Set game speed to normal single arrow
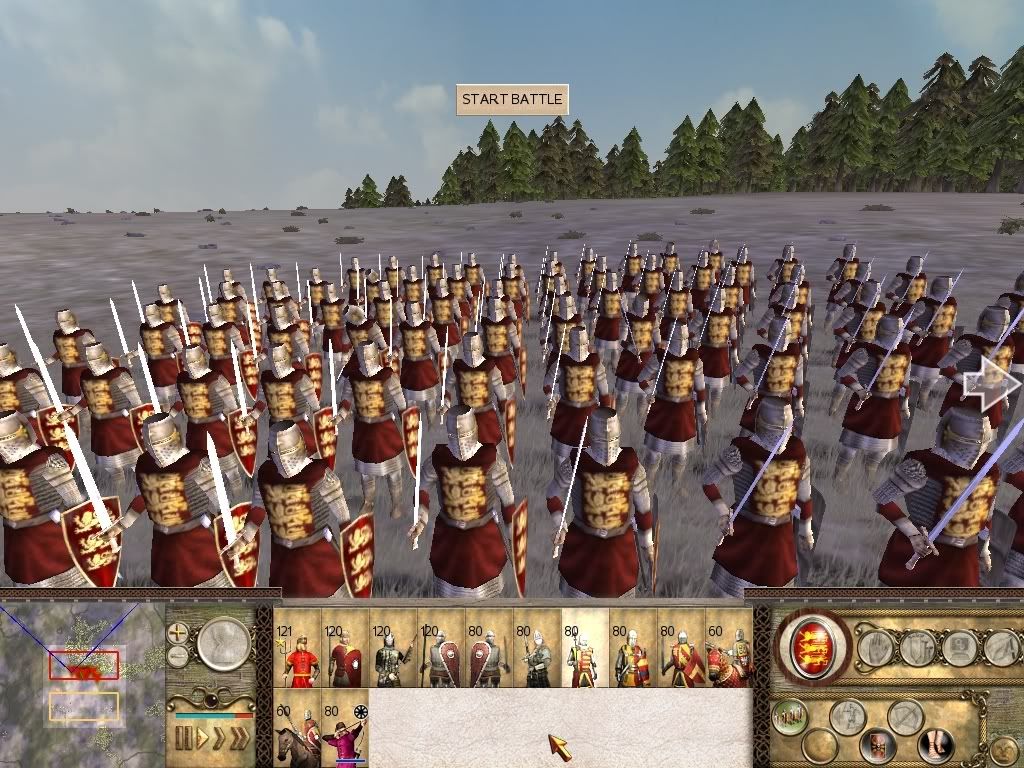The height and width of the screenshot is (768, 1024). click(204, 739)
